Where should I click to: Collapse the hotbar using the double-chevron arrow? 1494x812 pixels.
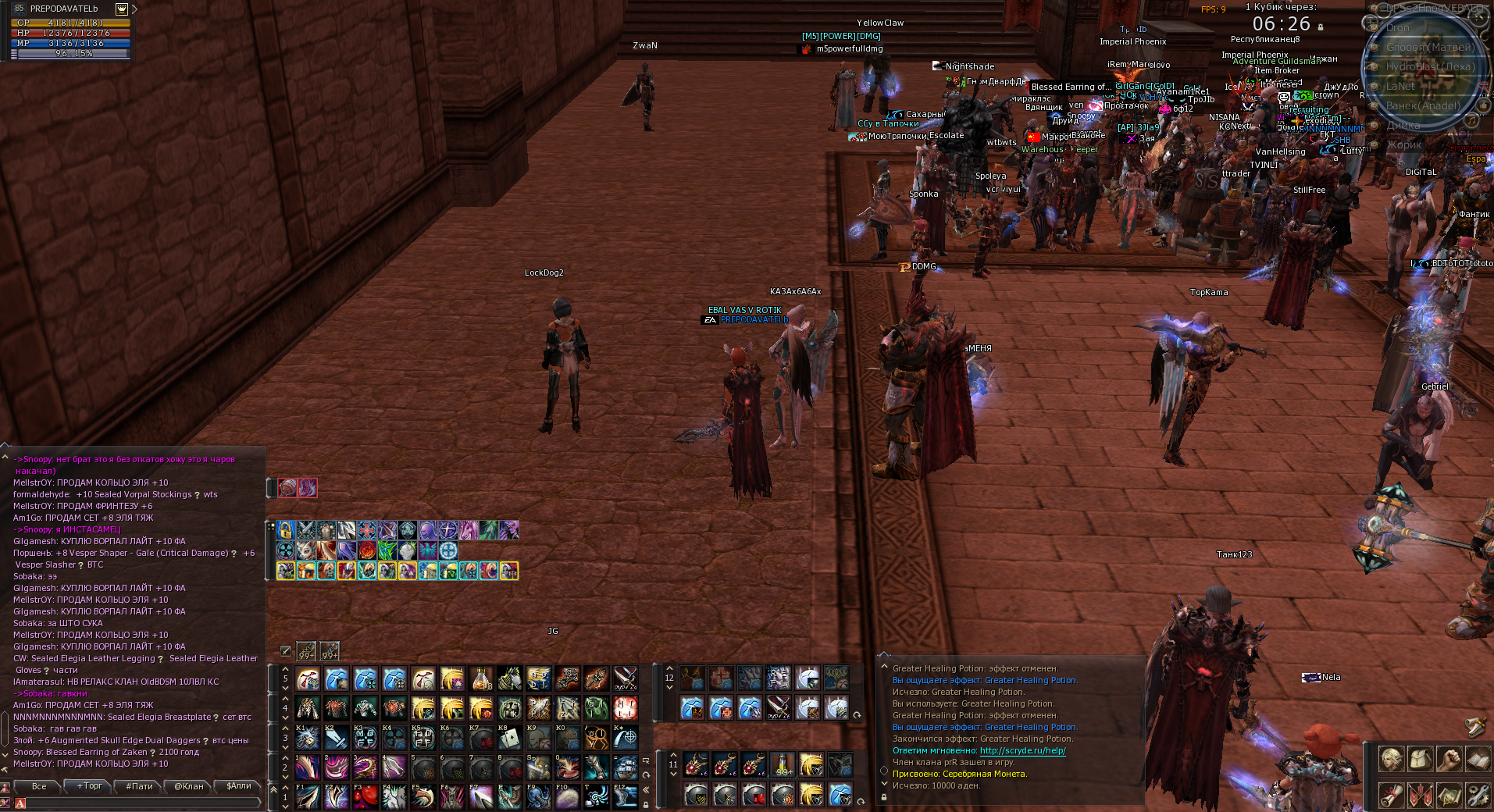click(x=646, y=789)
